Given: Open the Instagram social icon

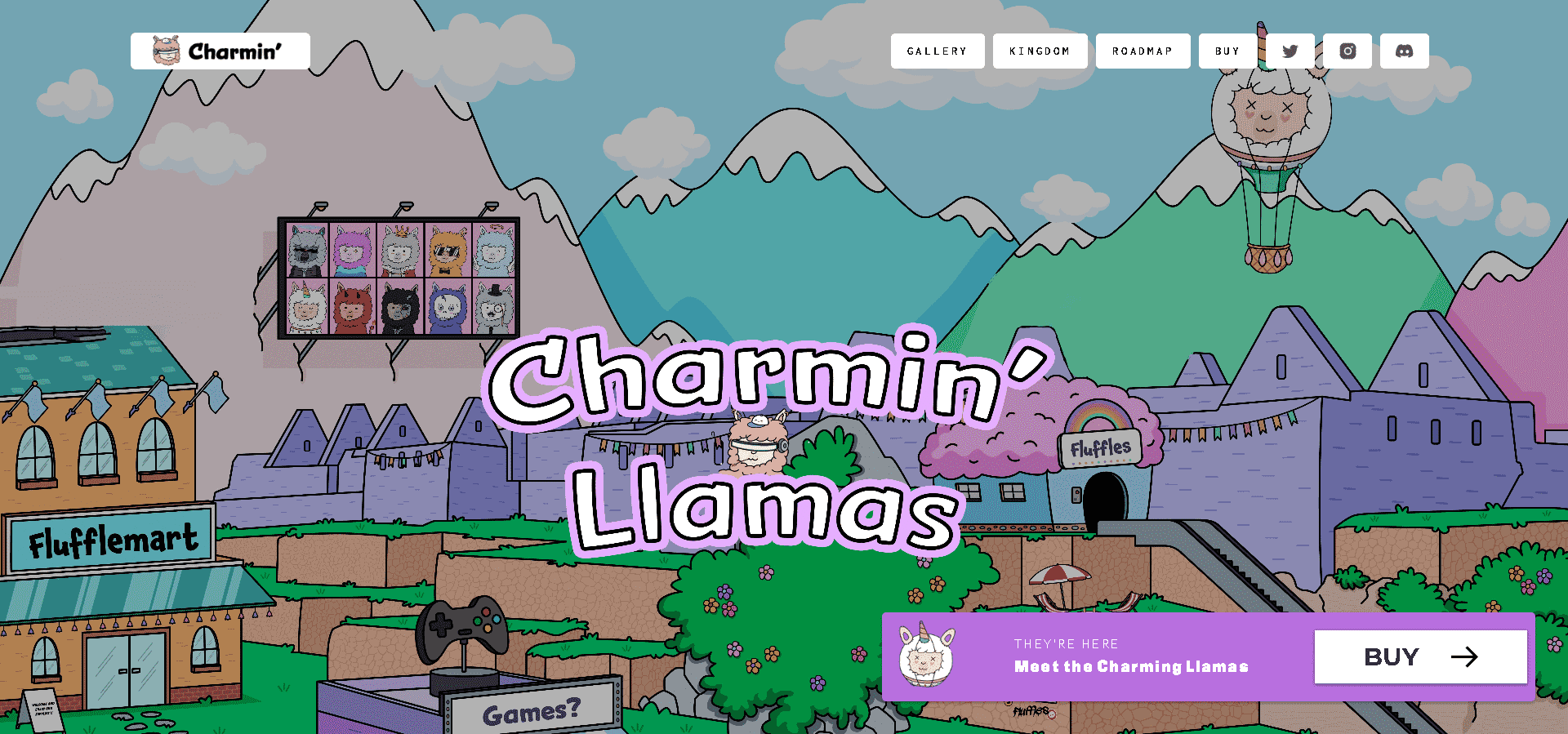Looking at the screenshot, I should click(x=1347, y=51).
